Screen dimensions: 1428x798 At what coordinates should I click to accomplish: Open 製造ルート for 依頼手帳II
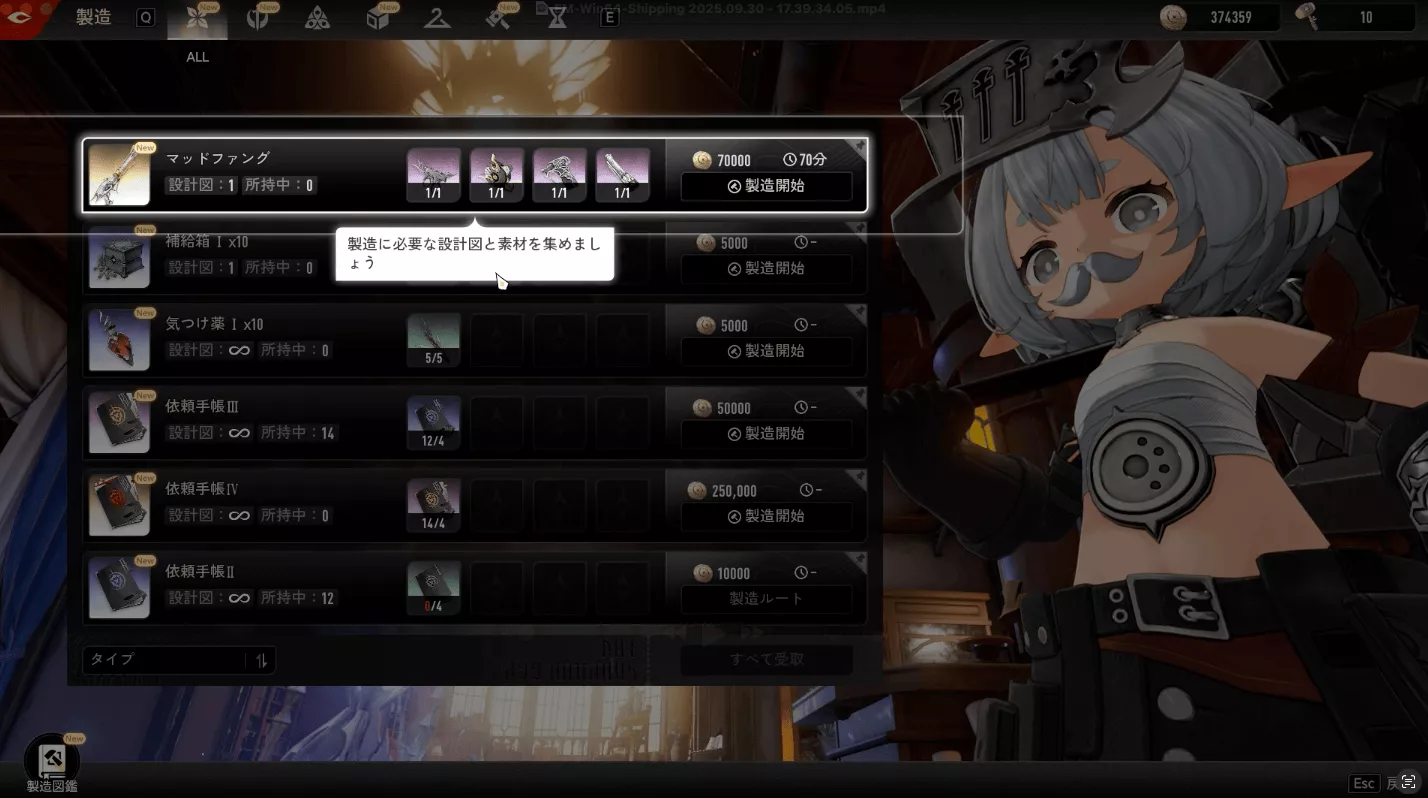point(766,599)
